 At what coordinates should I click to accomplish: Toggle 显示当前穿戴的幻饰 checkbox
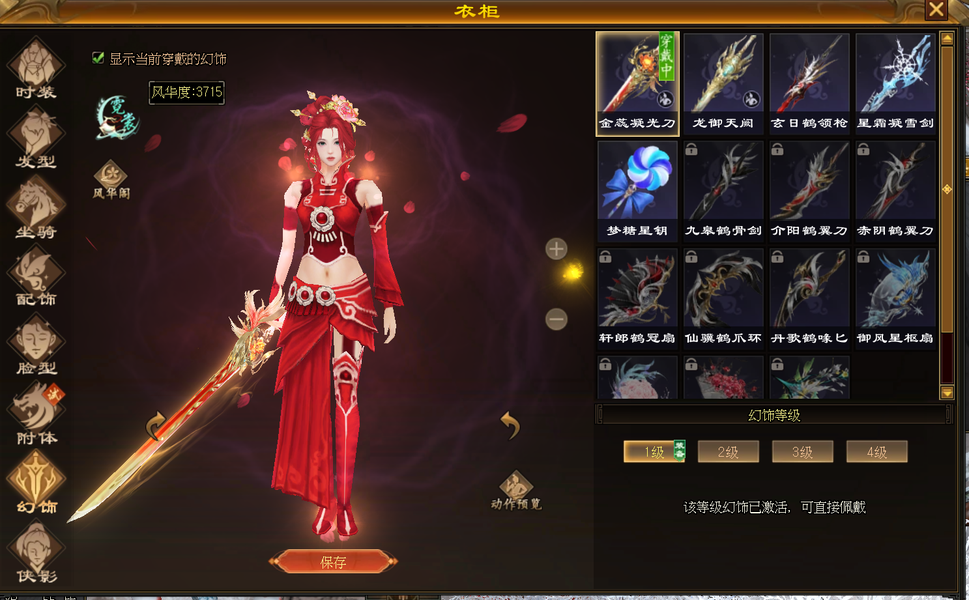(x=98, y=59)
